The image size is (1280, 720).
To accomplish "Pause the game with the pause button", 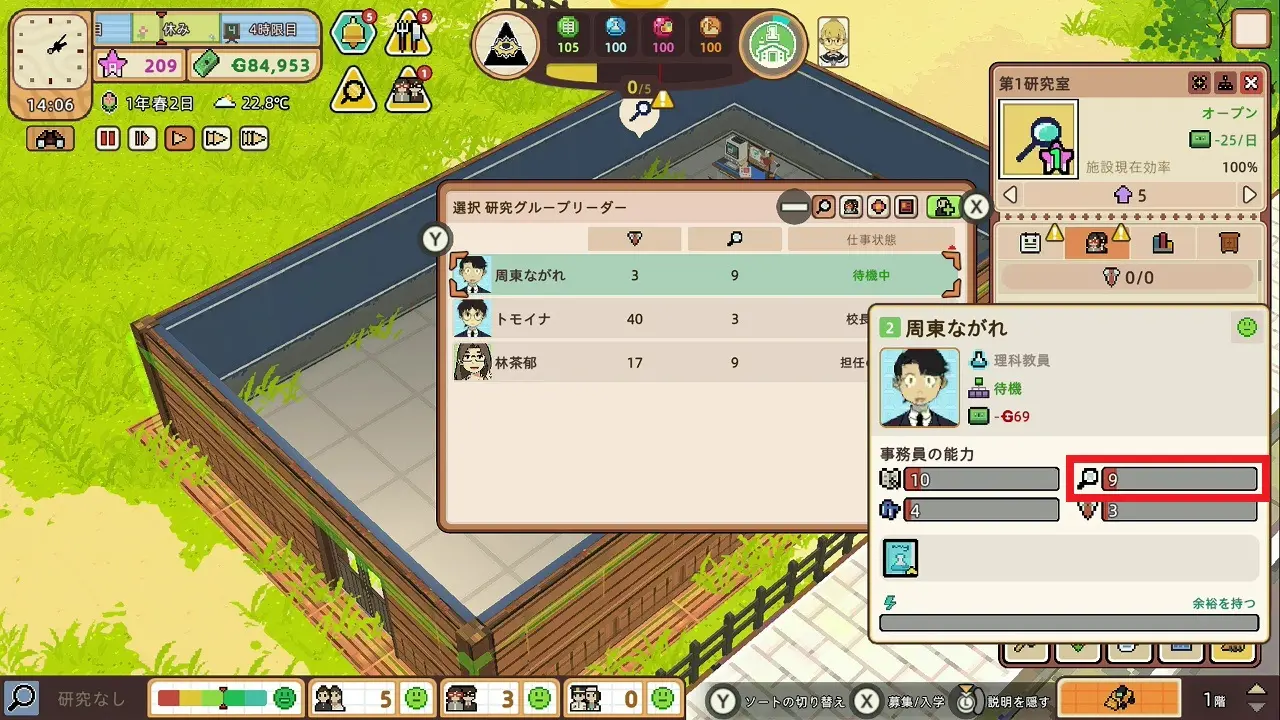I will coord(108,138).
